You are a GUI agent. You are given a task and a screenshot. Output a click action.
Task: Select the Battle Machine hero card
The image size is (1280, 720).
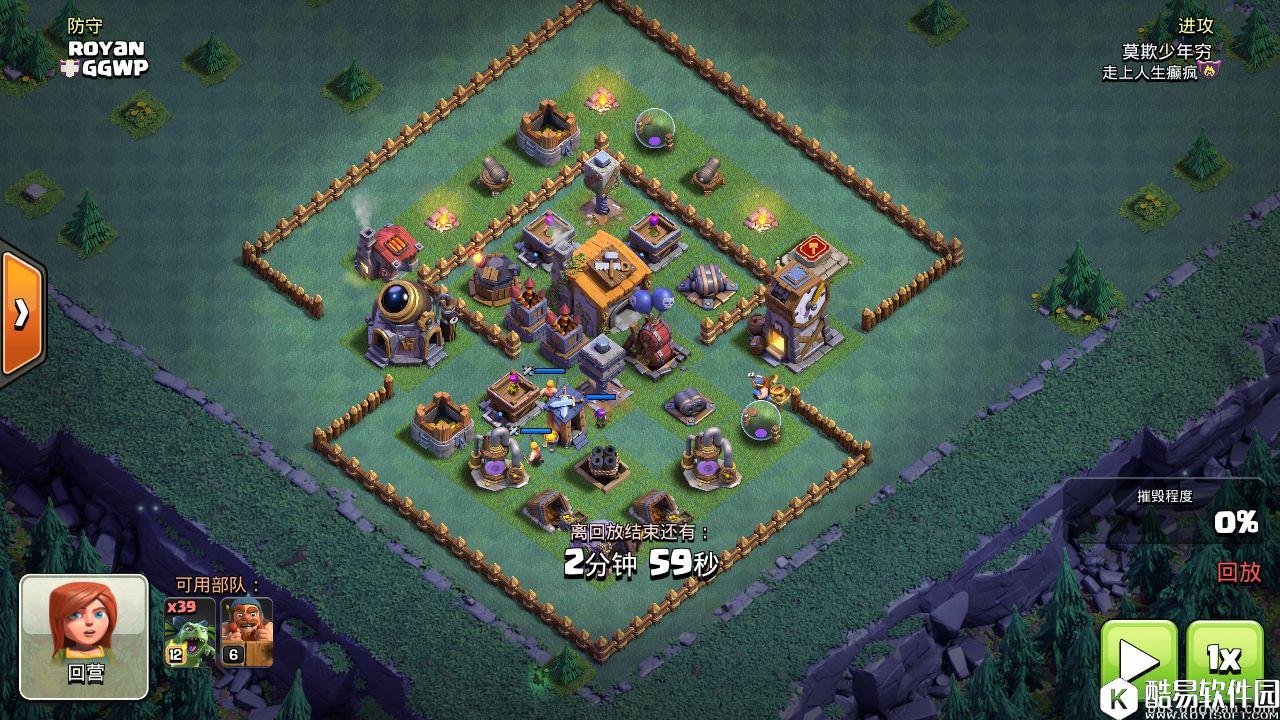click(x=246, y=632)
